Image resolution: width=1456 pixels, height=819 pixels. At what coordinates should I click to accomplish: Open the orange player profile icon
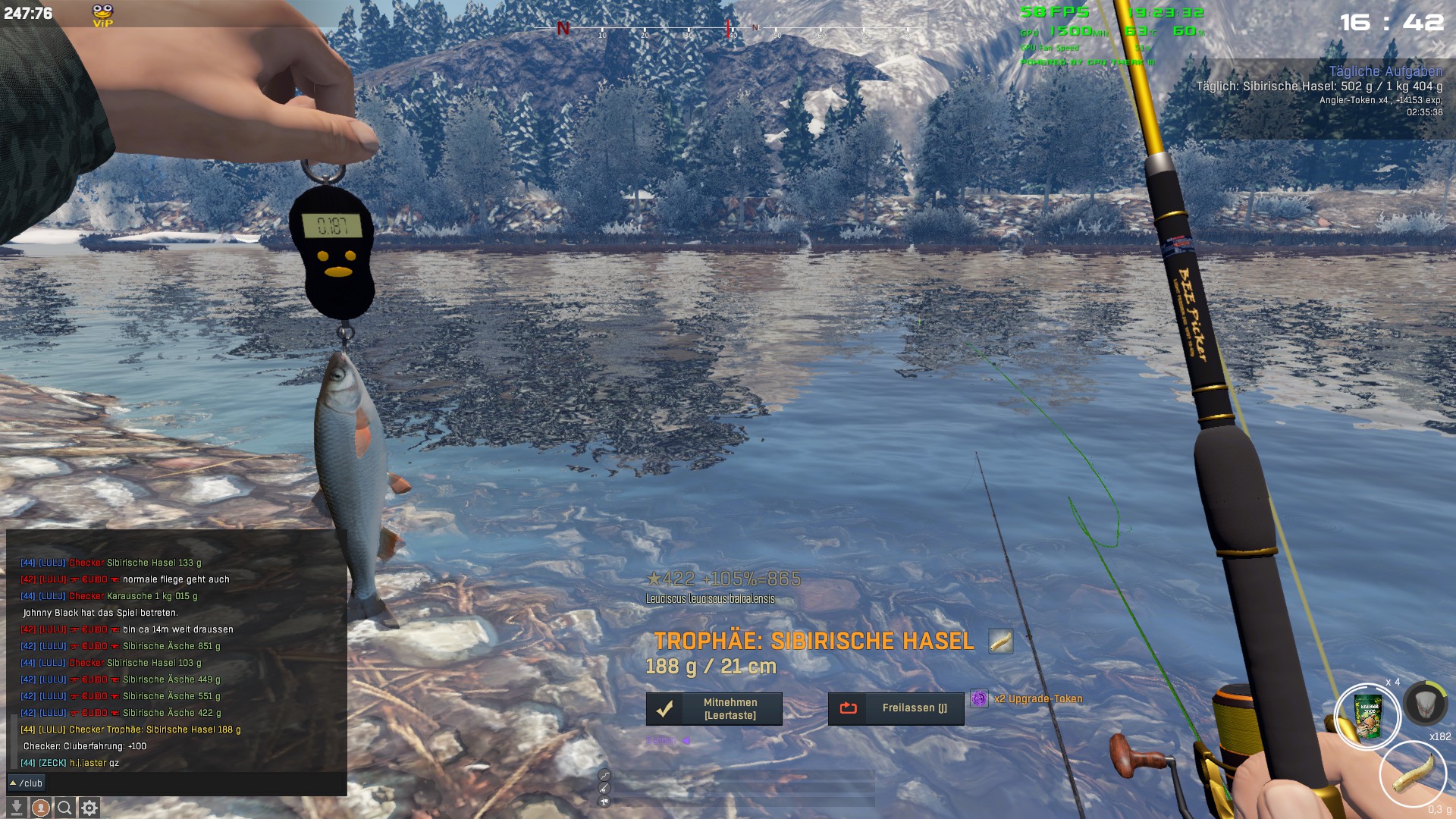pos(41,808)
